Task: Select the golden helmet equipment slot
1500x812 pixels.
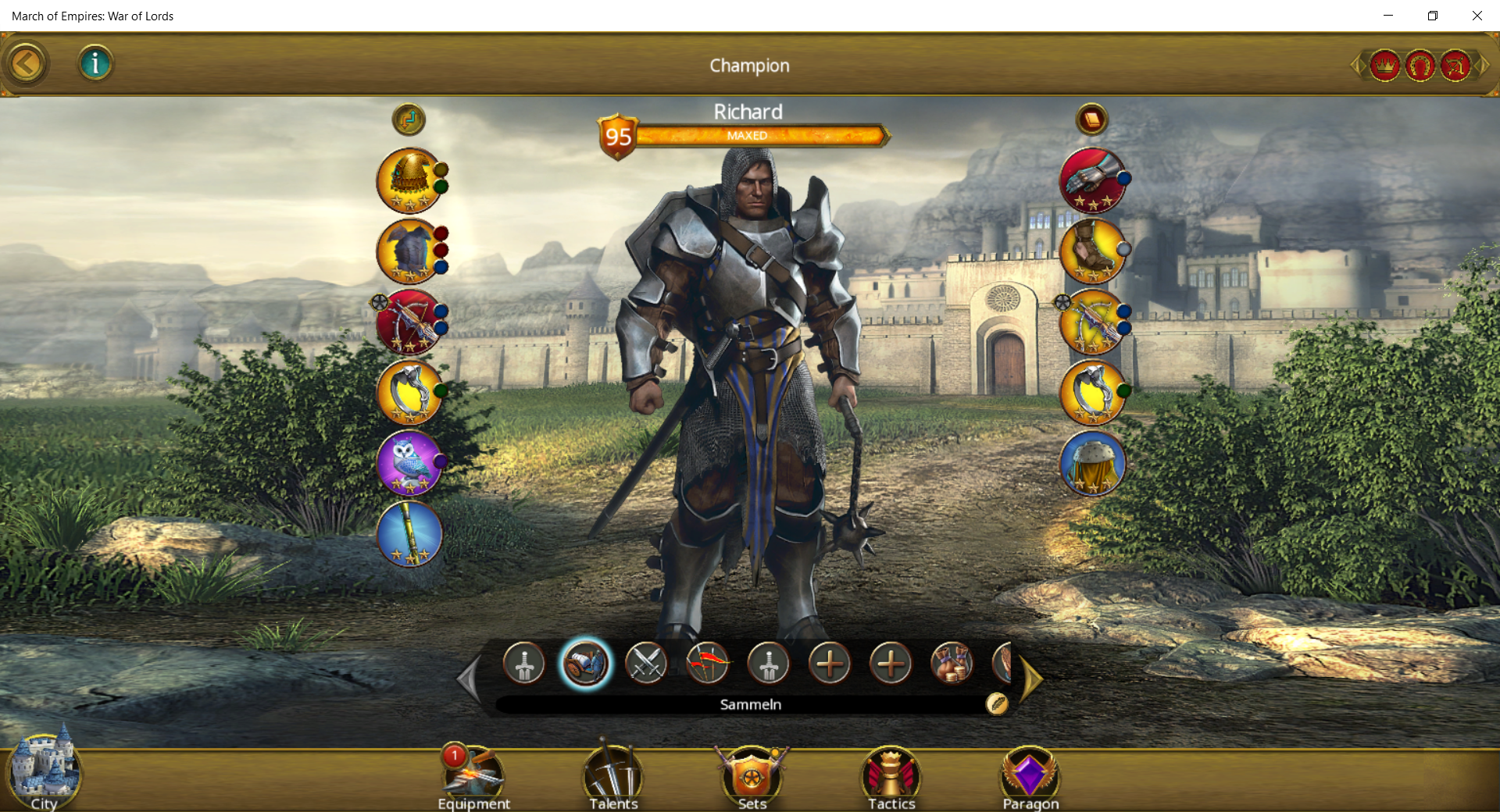Action: [409, 180]
